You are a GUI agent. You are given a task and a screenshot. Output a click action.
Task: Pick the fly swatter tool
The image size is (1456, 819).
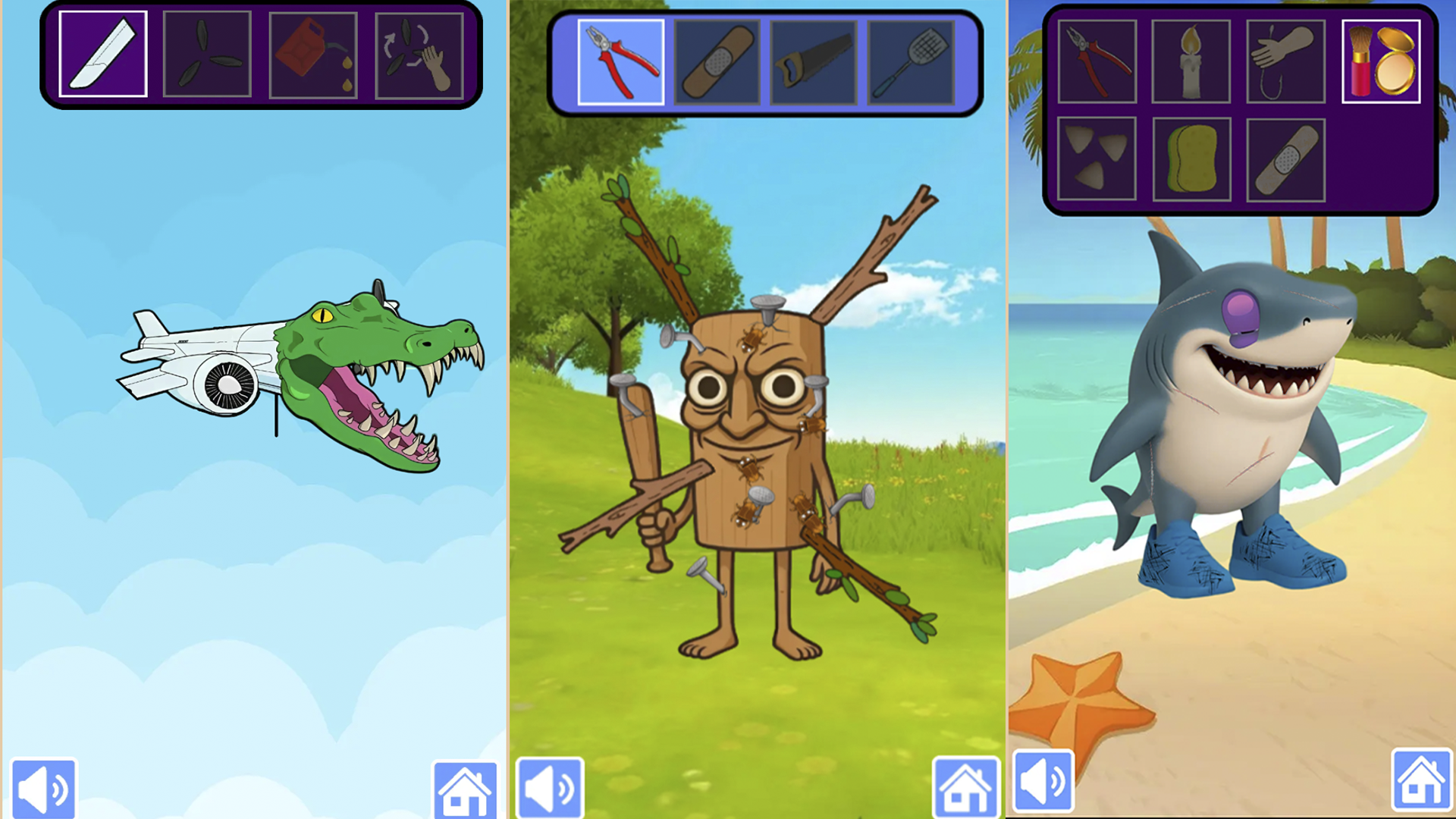(x=911, y=62)
